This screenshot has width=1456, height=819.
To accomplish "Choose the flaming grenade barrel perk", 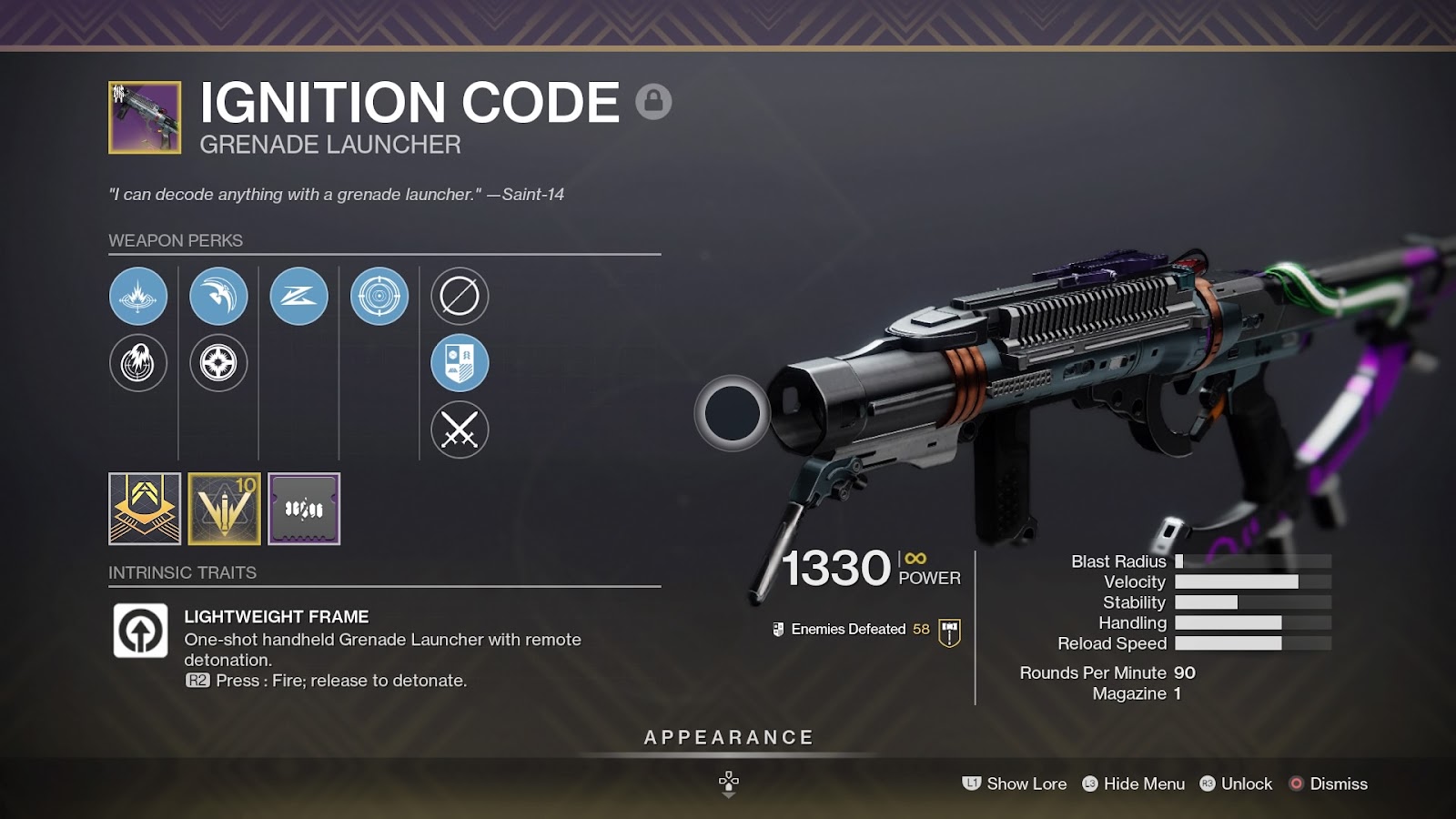I will point(138,363).
